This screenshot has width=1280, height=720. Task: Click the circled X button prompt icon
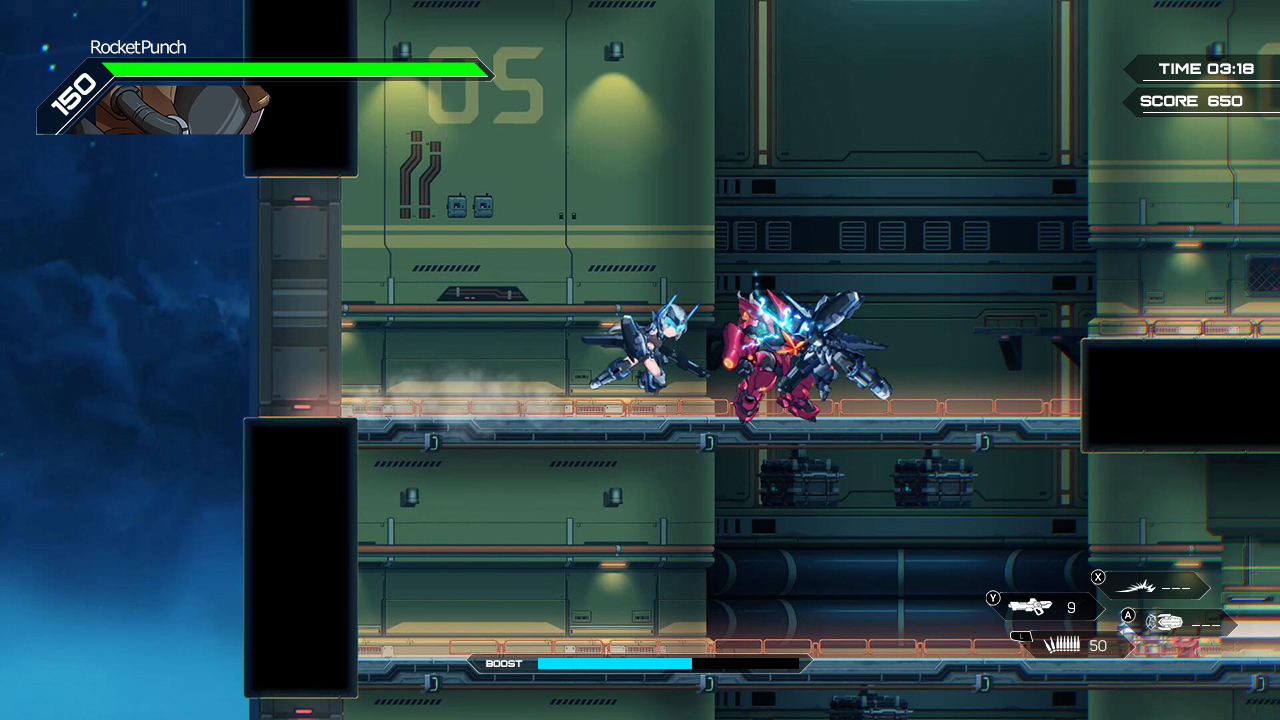point(1098,577)
